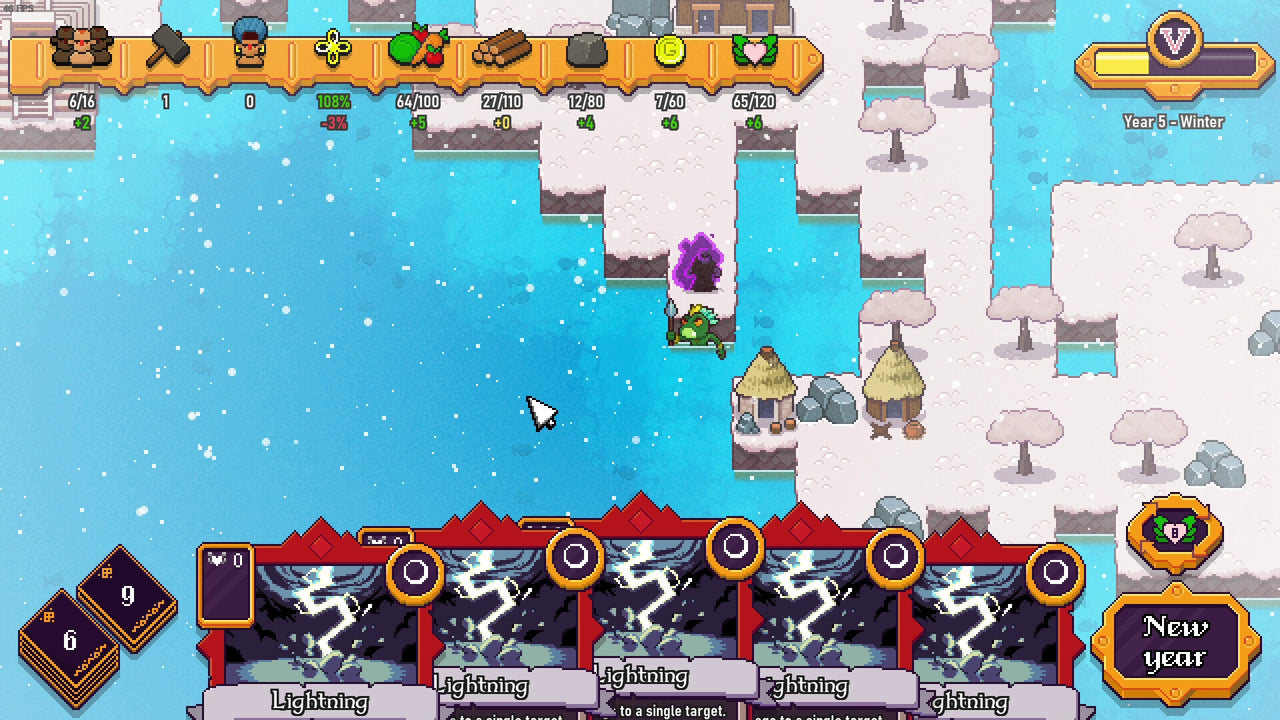The height and width of the screenshot is (720, 1280).
Task: Click the gold coin icon showing 7/60
Action: pyautogui.click(x=668, y=48)
